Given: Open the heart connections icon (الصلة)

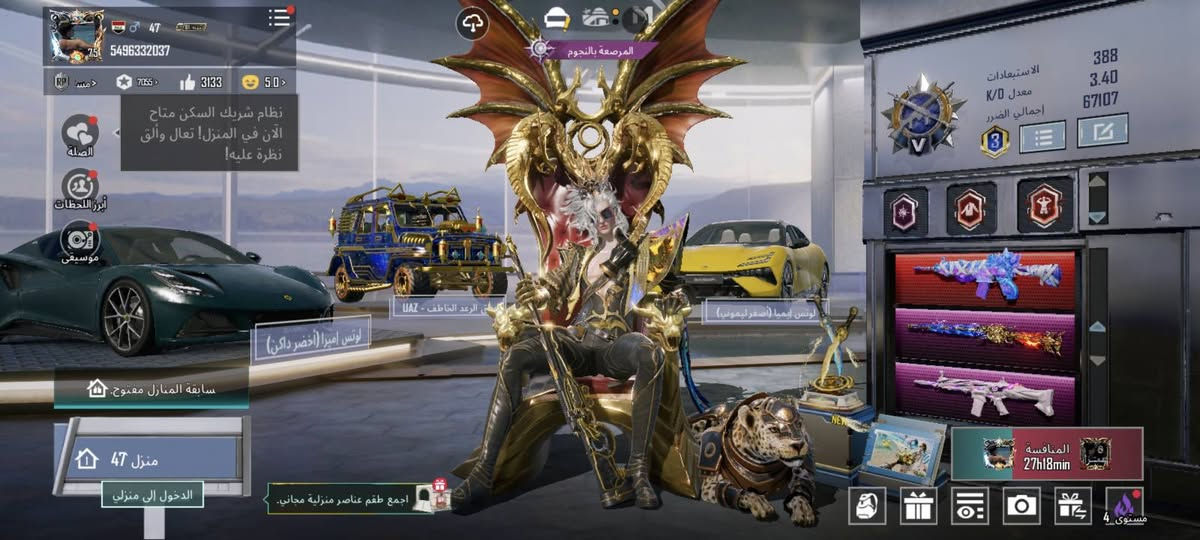Looking at the screenshot, I should point(80,134).
